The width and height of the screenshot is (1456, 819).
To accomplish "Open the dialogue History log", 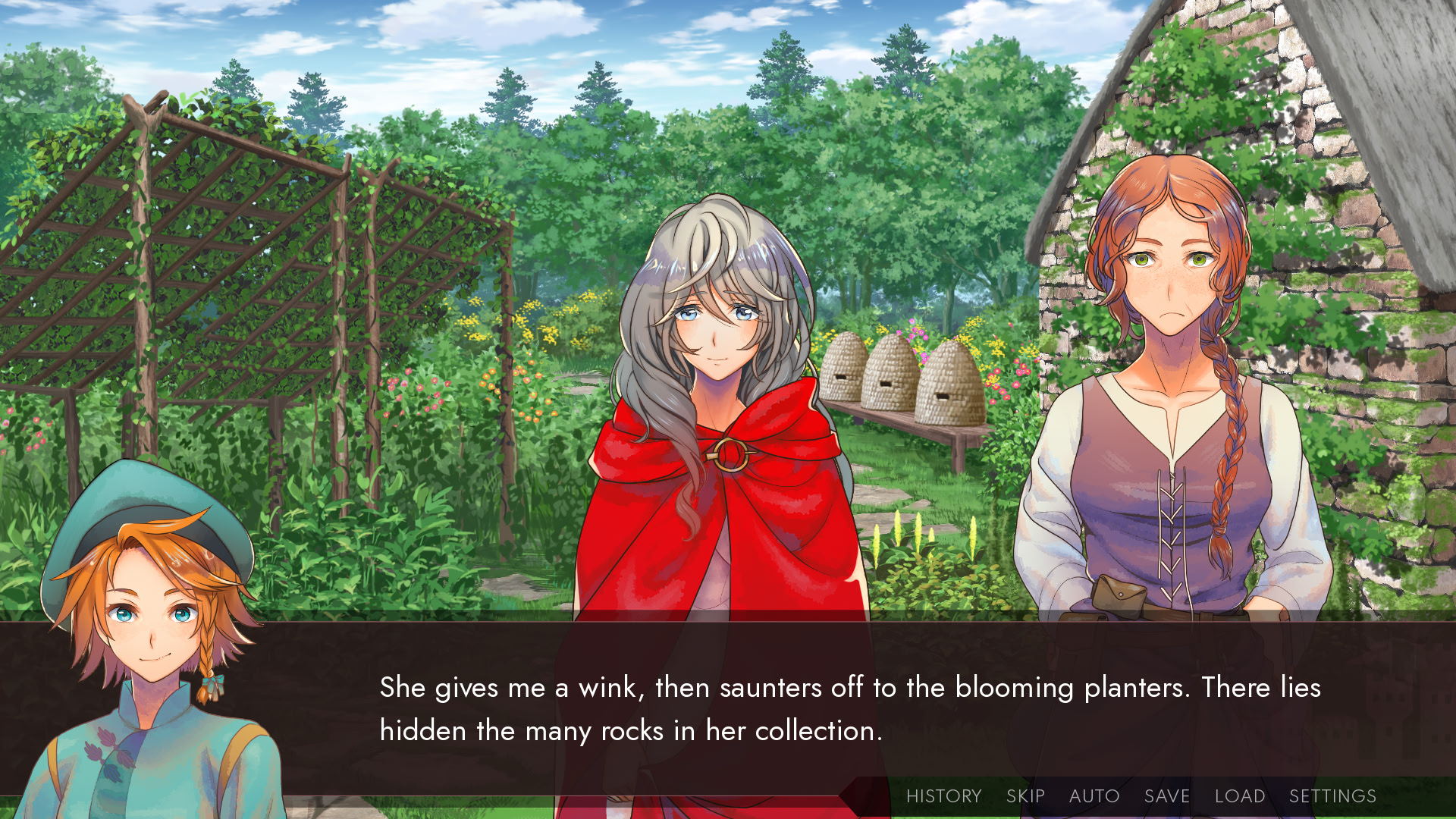I will (943, 795).
